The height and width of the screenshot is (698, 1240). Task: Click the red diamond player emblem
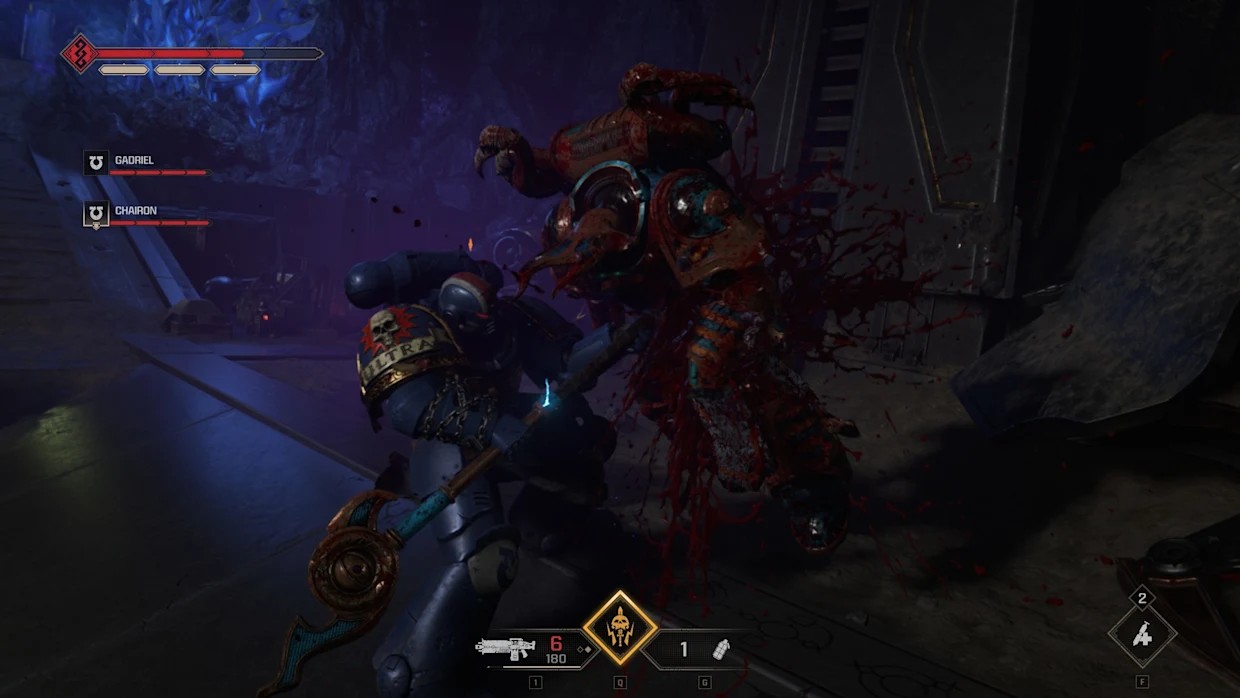80,53
